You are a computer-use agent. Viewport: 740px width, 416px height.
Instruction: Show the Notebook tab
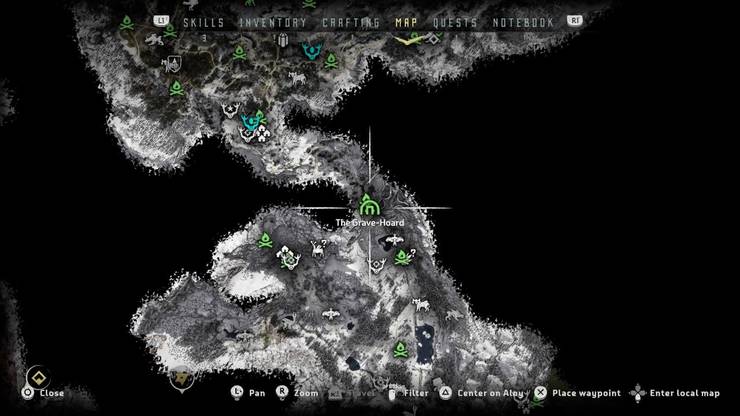(x=523, y=22)
